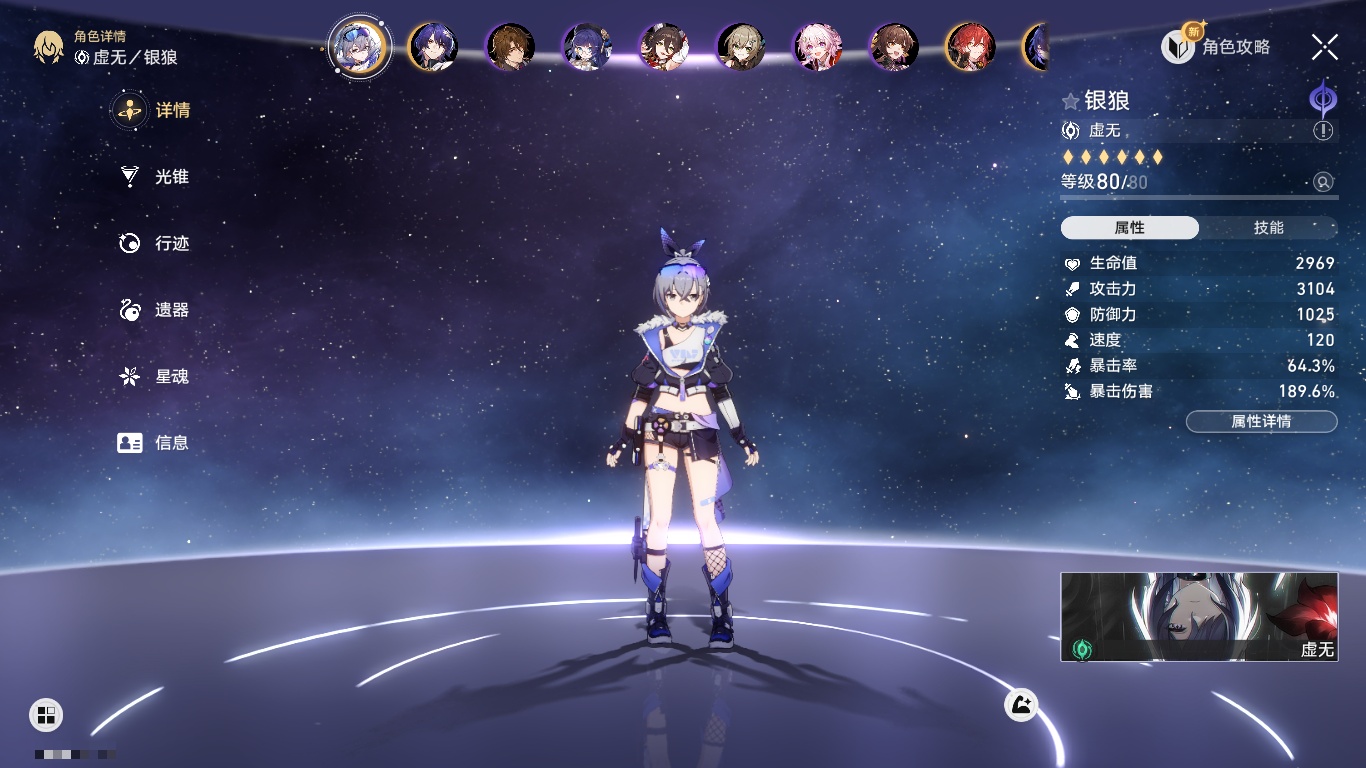Open the 虚无 light cone thumbnail
1366x768 pixels.
tap(1199, 617)
